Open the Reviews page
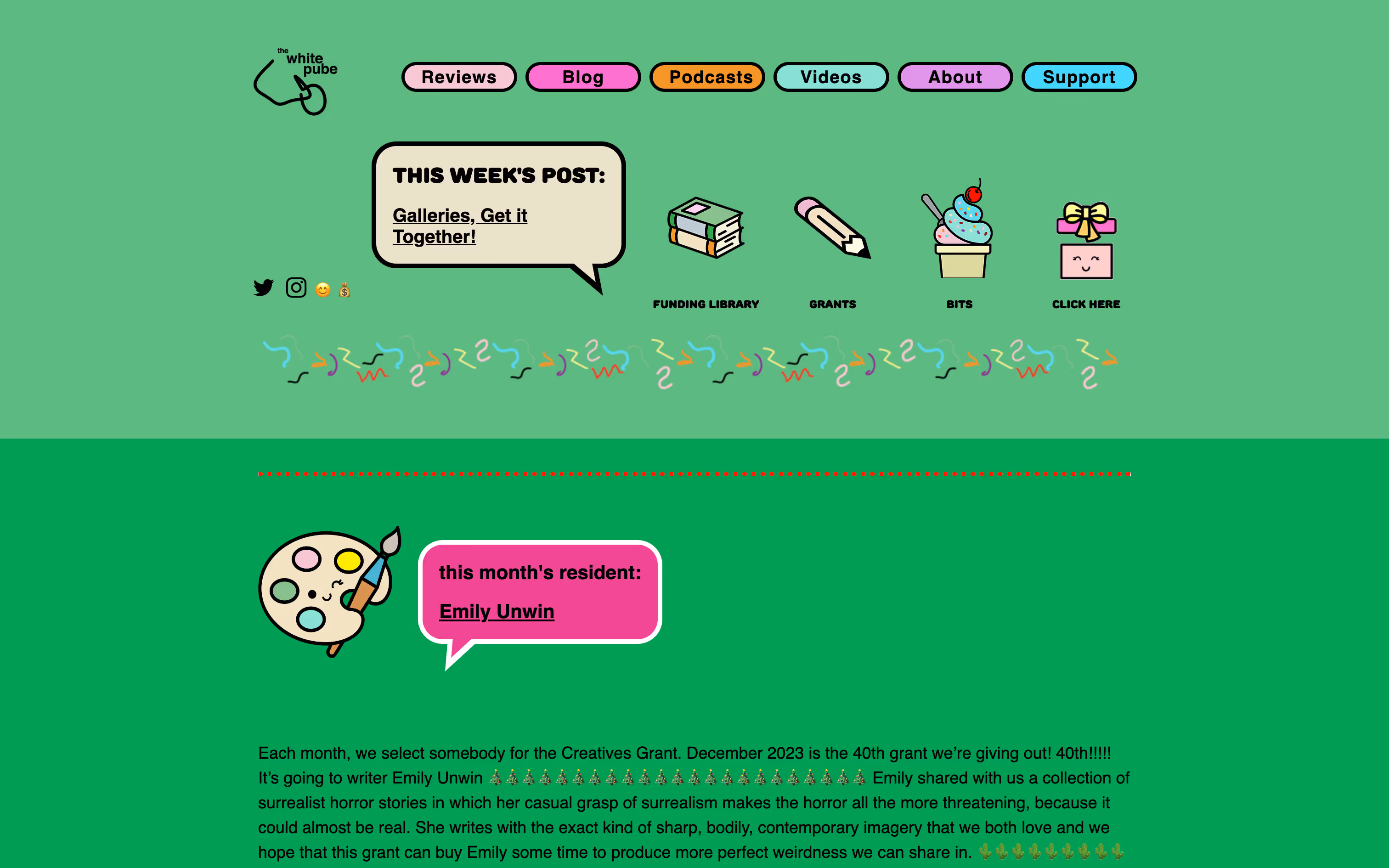 tap(458, 77)
